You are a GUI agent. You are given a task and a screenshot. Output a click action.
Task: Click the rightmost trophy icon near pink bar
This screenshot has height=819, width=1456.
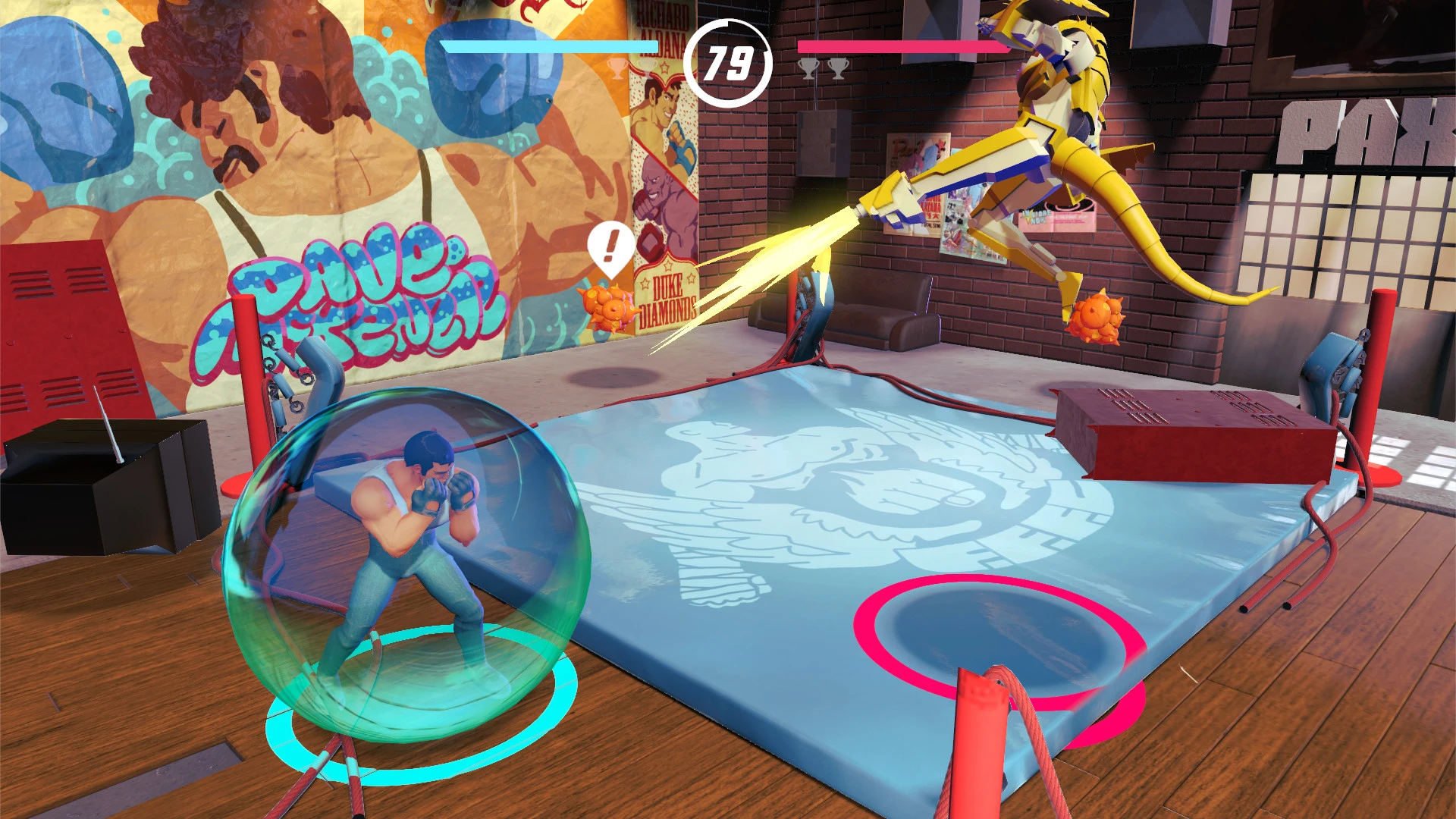pyautogui.click(x=836, y=68)
